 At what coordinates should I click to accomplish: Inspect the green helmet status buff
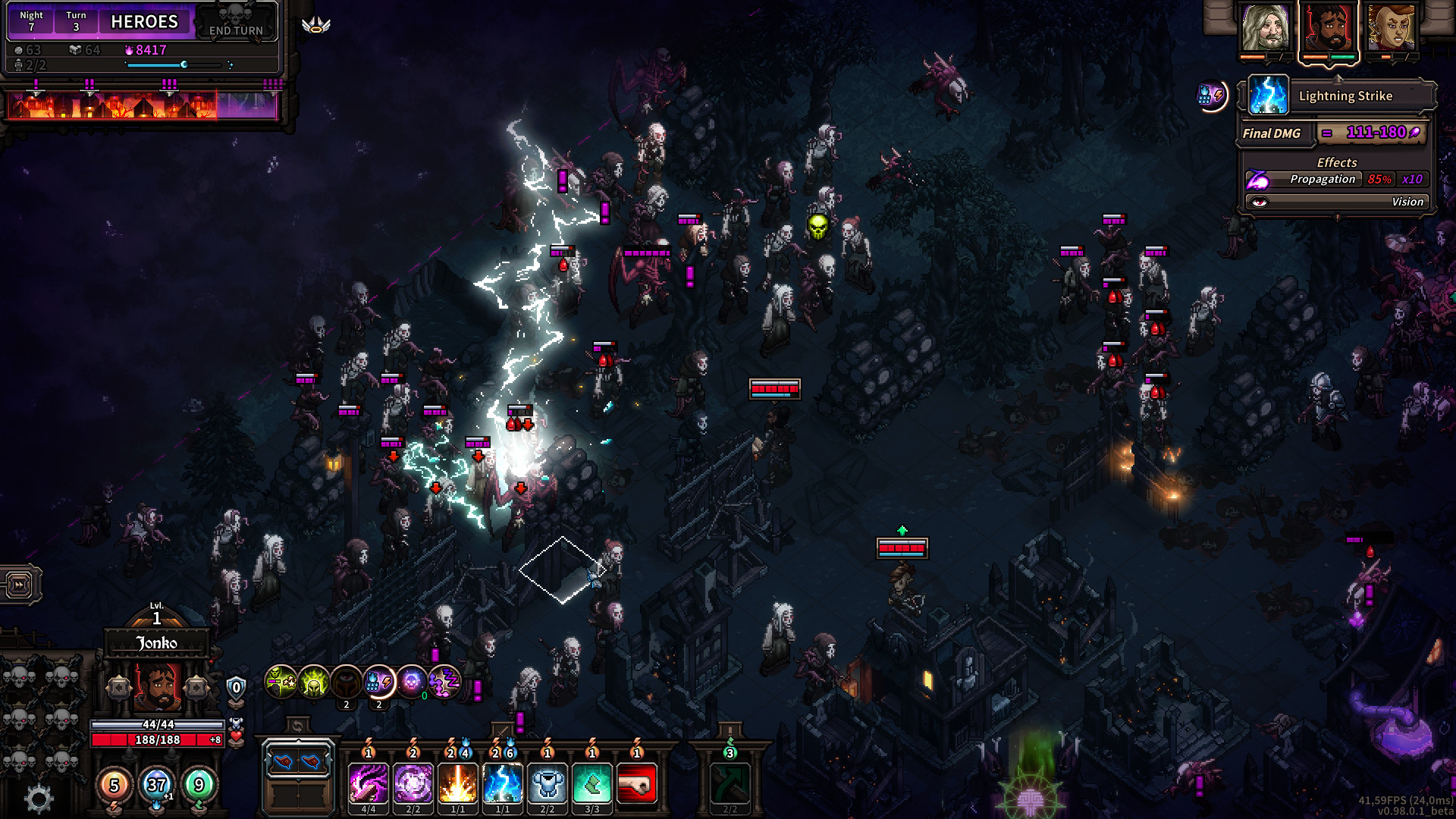click(313, 682)
